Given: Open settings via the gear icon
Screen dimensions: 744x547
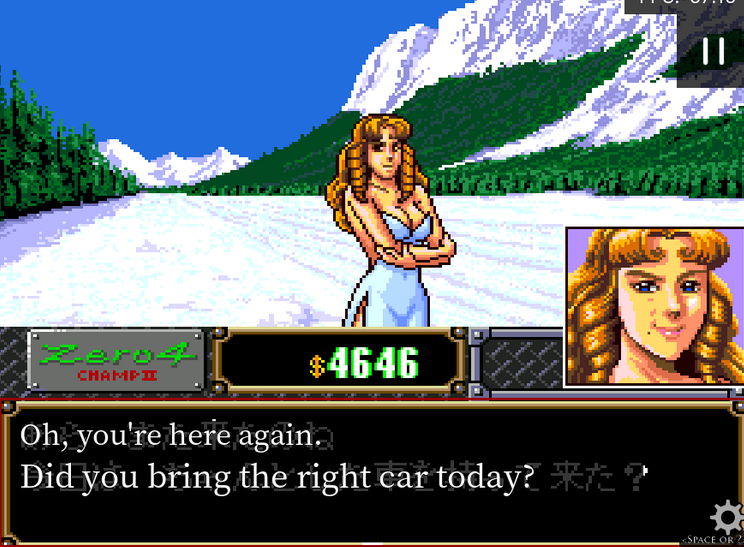Looking at the screenshot, I should click(727, 517).
